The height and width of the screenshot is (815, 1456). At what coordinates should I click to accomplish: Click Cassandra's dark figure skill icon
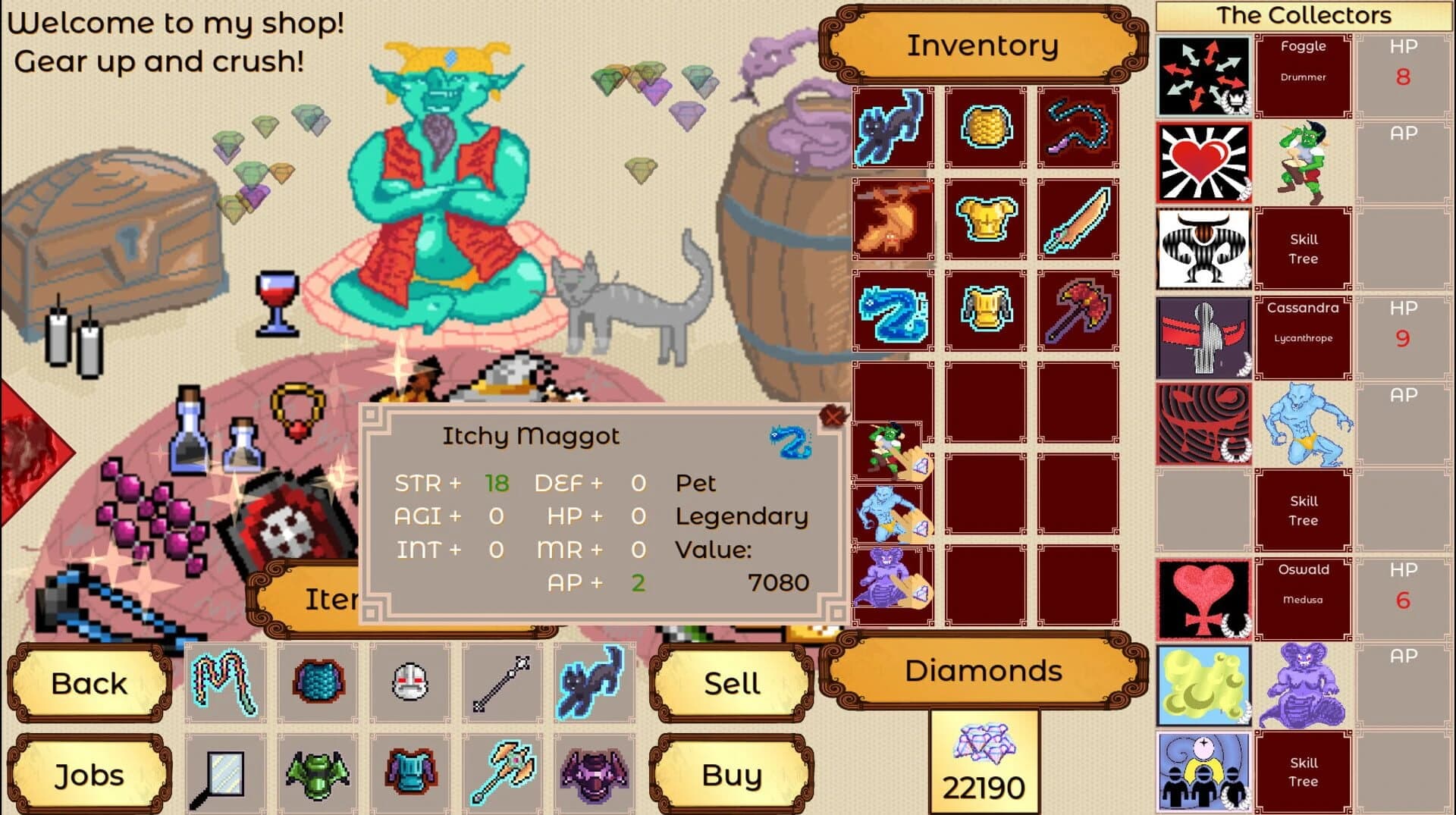[1203, 336]
